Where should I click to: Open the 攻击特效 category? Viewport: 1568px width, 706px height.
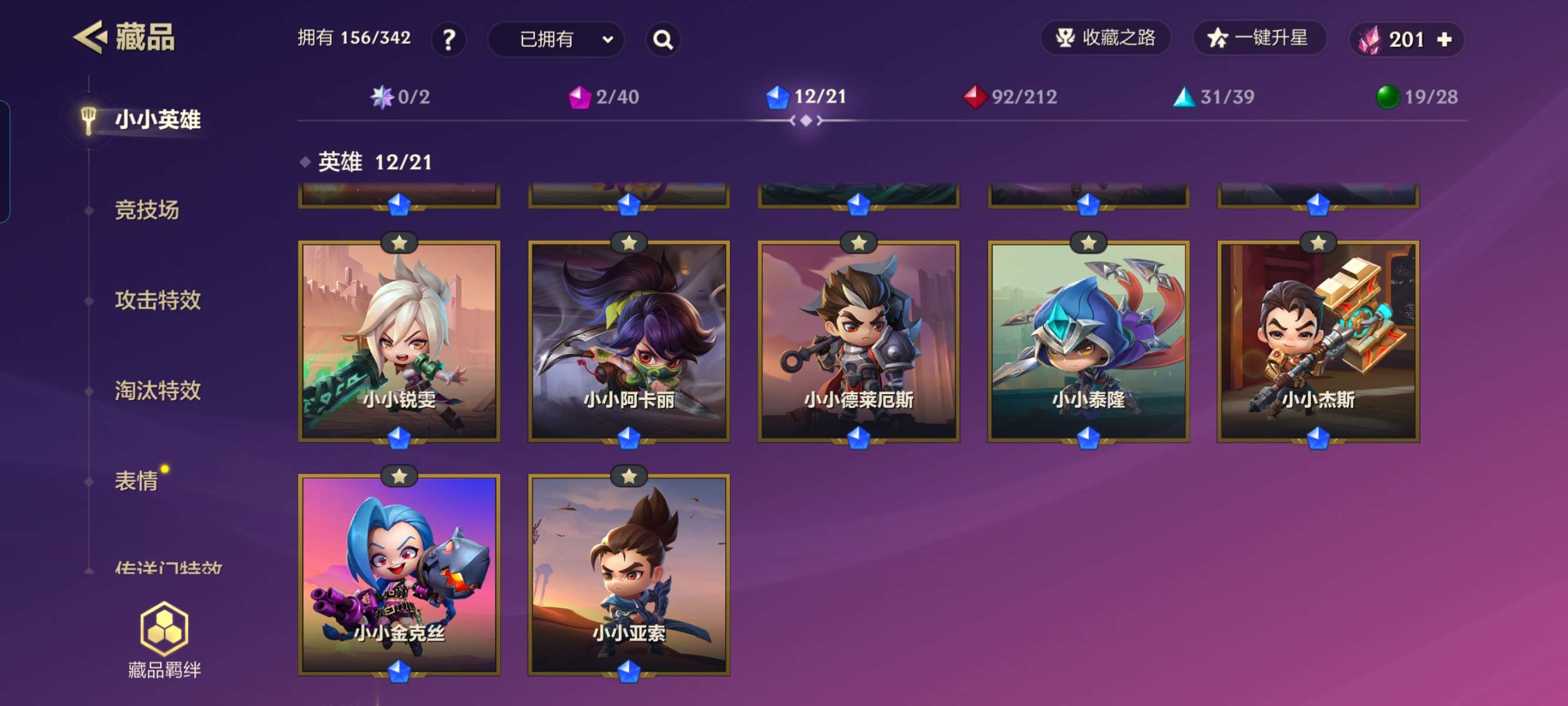[158, 300]
